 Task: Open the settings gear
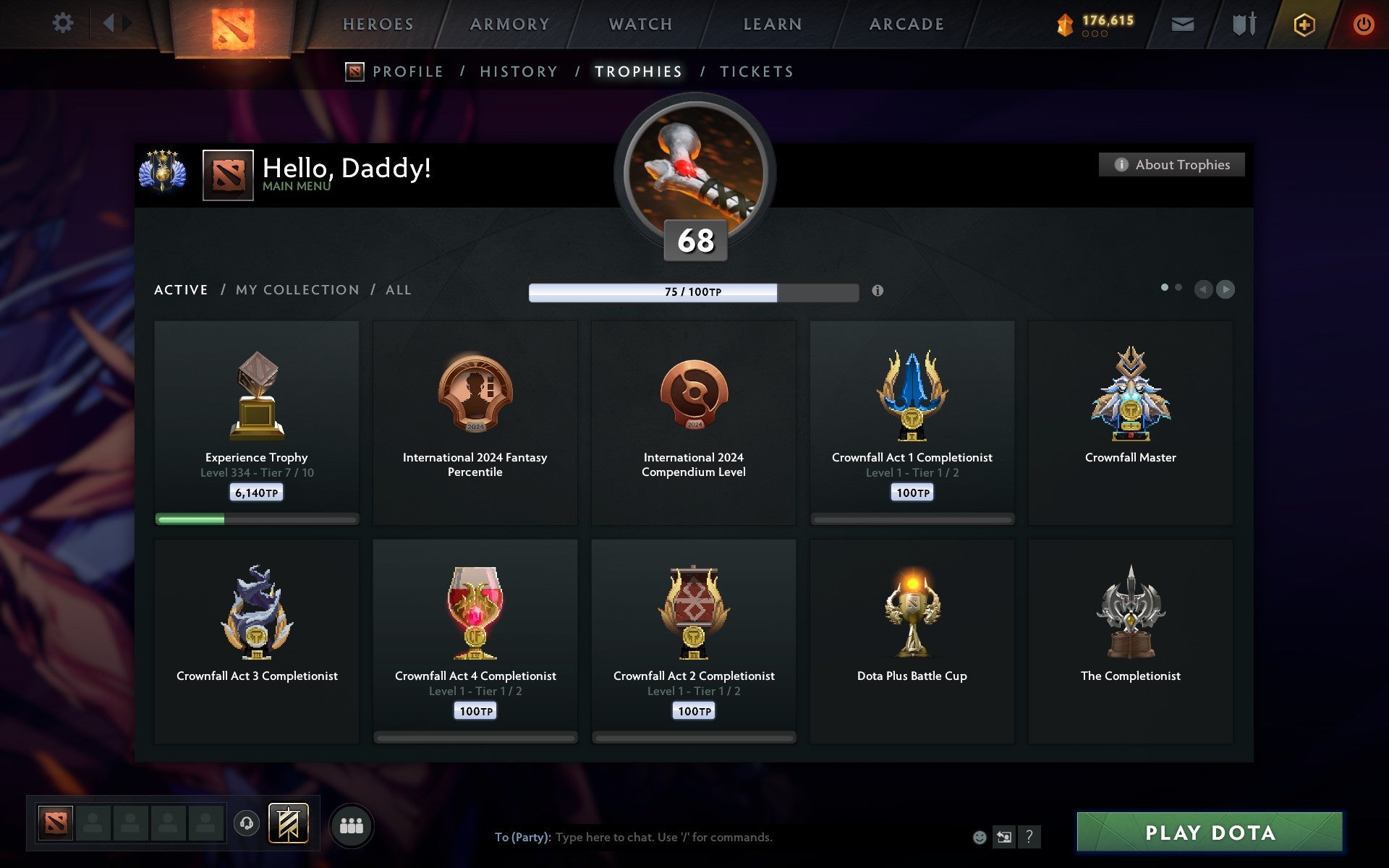[x=64, y=23]
